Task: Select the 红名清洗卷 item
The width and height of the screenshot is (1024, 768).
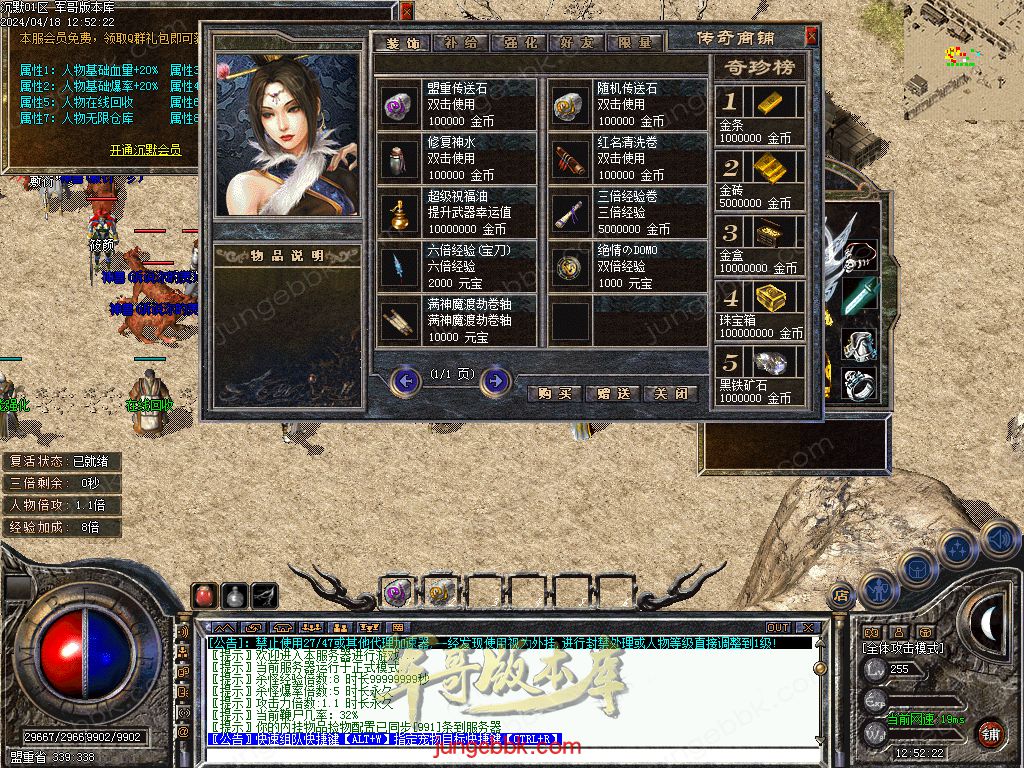Action: (629, 158)
